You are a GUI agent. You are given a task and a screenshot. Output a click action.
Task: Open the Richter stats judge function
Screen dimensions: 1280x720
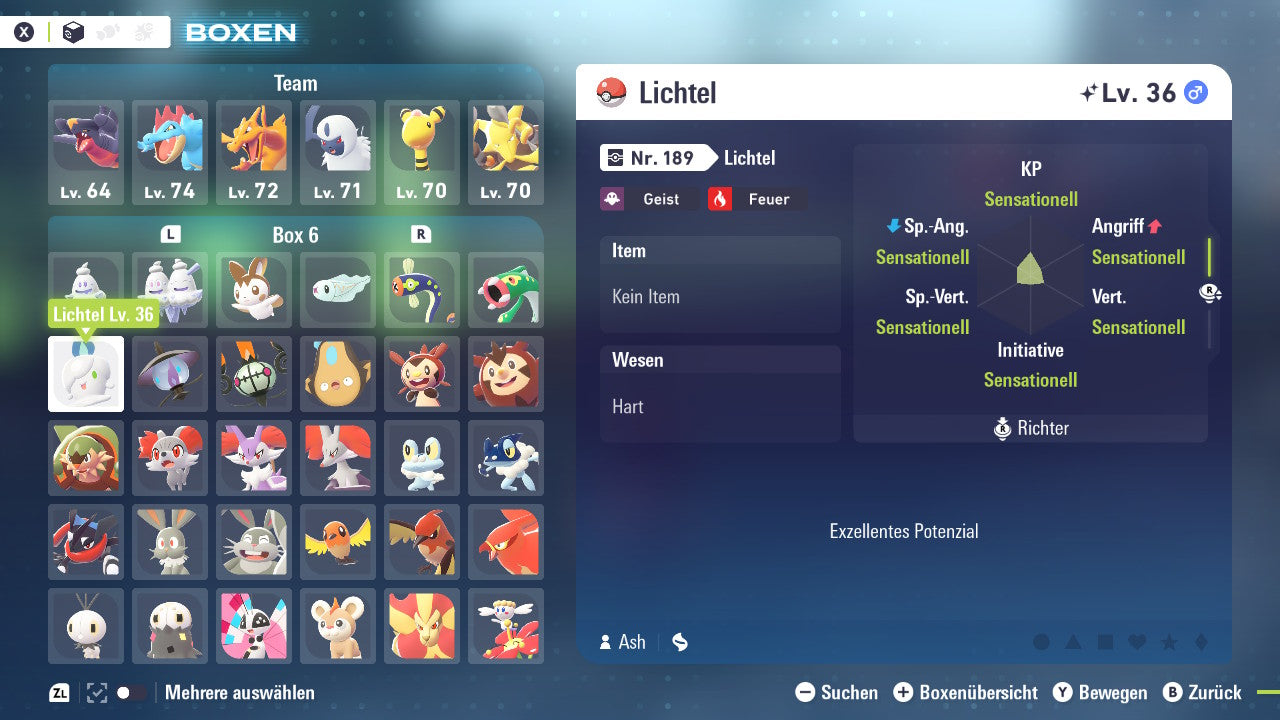[x=1030, y=428]
